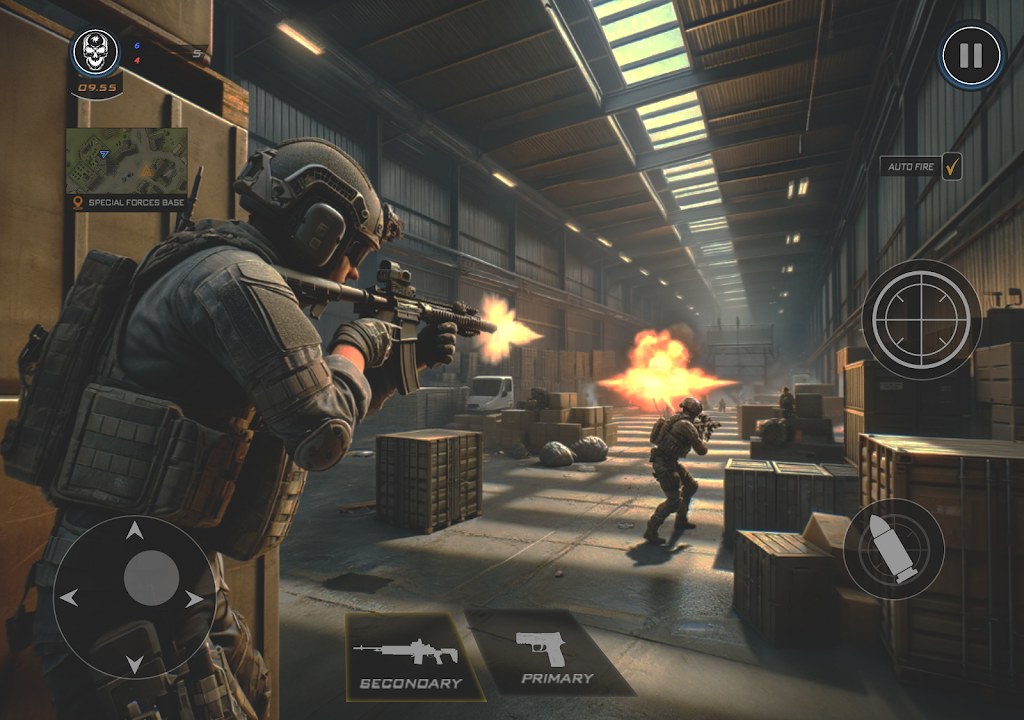
Task: Tap the movement joystick center knob
Action: [x=151, y=577]
